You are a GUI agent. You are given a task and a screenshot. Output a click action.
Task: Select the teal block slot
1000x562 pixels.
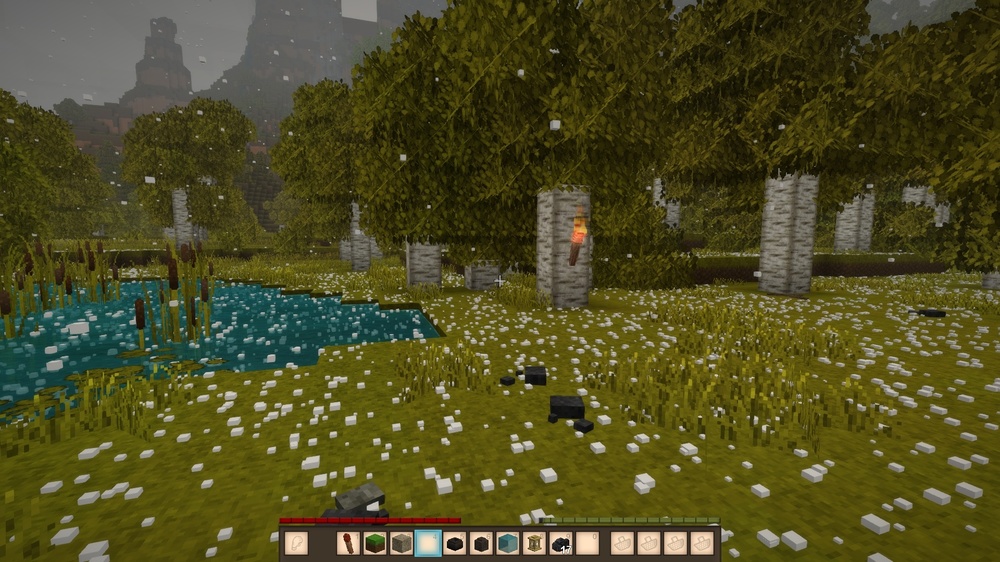(507, 543)
